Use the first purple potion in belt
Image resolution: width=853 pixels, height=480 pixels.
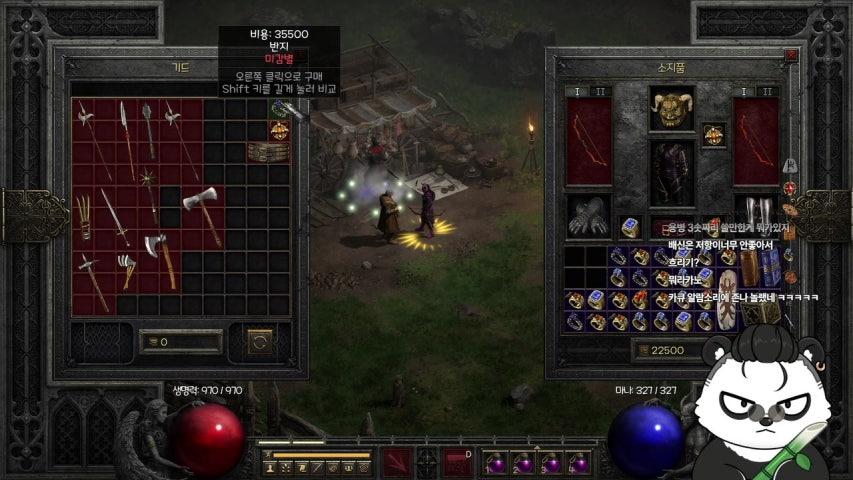[496, 463]
